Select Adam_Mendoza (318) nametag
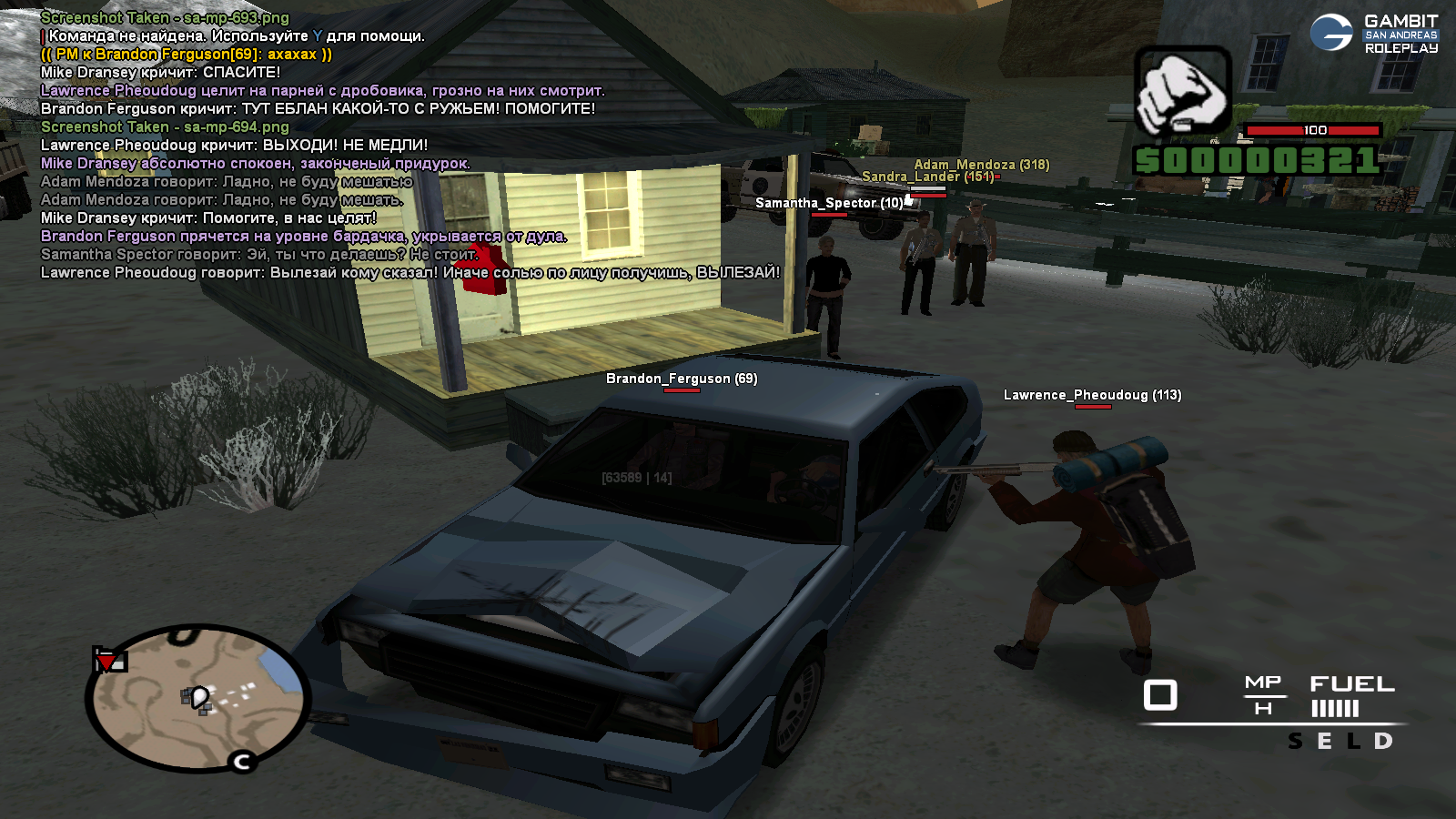The height and width of the screenshot is (819, 1456). point(981,165)
